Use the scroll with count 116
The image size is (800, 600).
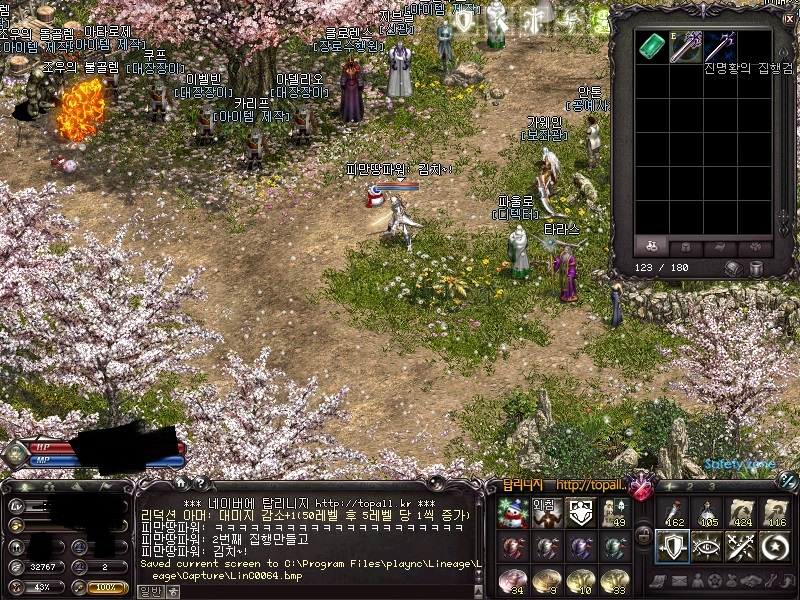(775, 513)
